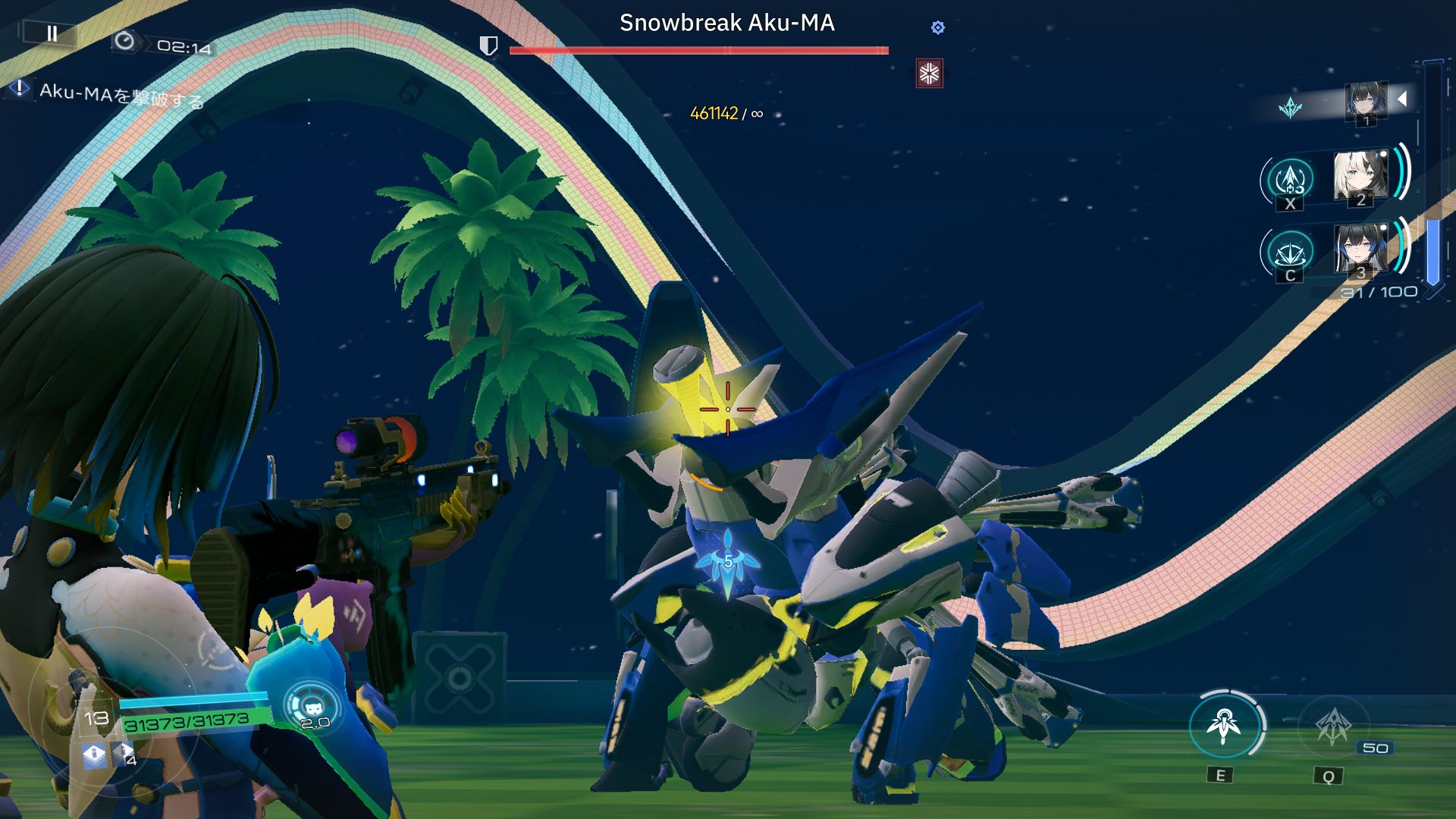This screenshot has width=1456, height=819.
Task: Open the Aku-MA objective tracker alert
Action: tap(19, 89)
